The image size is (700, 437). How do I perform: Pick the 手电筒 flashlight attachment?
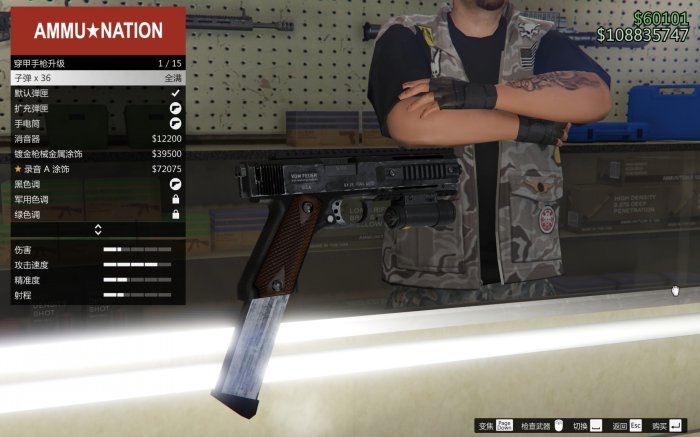(x=97, y=123)
